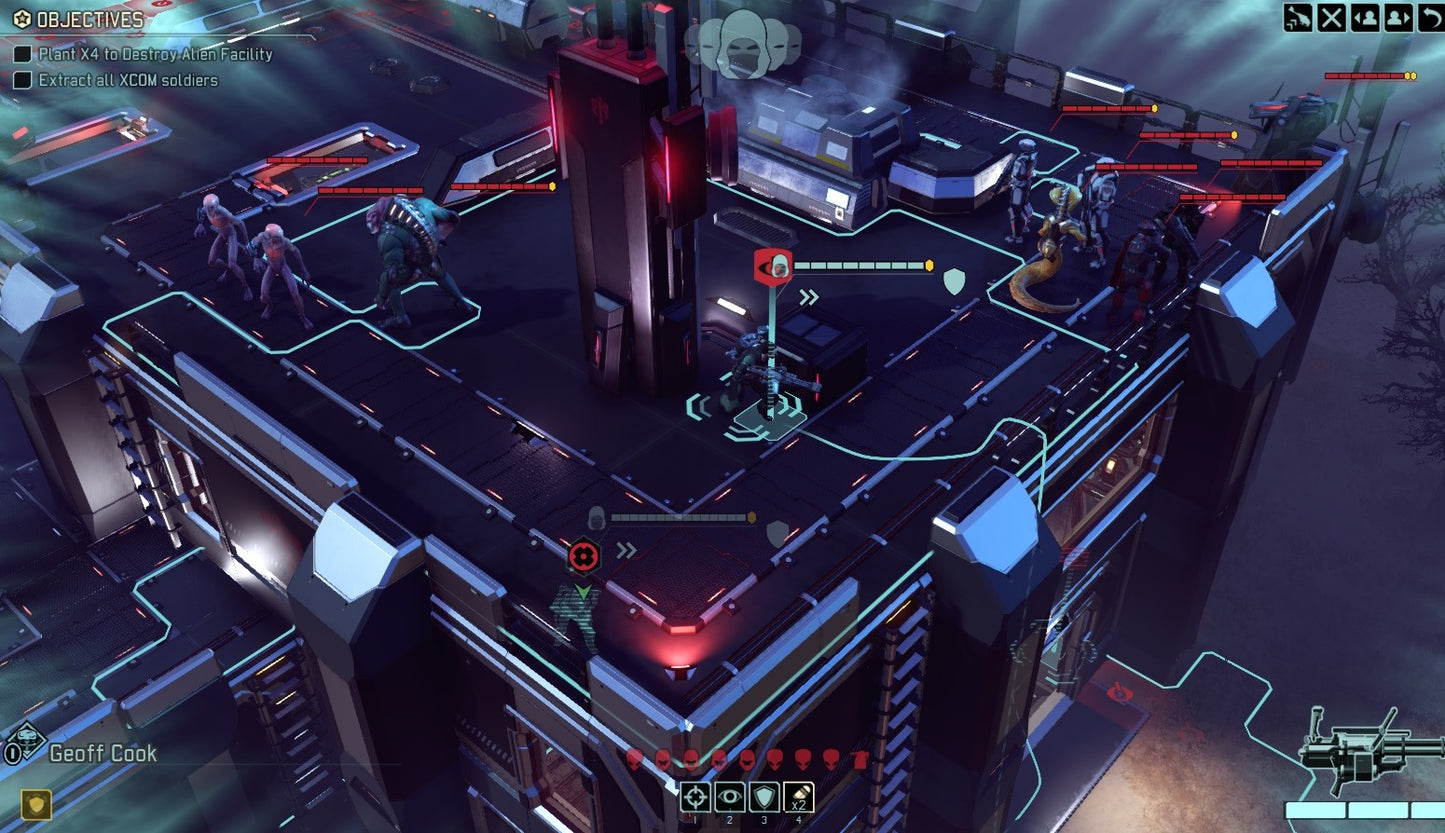Activate the Hunker Down shield ability
The width and height of the screenshot is (1445, 833).
point(764,796)
